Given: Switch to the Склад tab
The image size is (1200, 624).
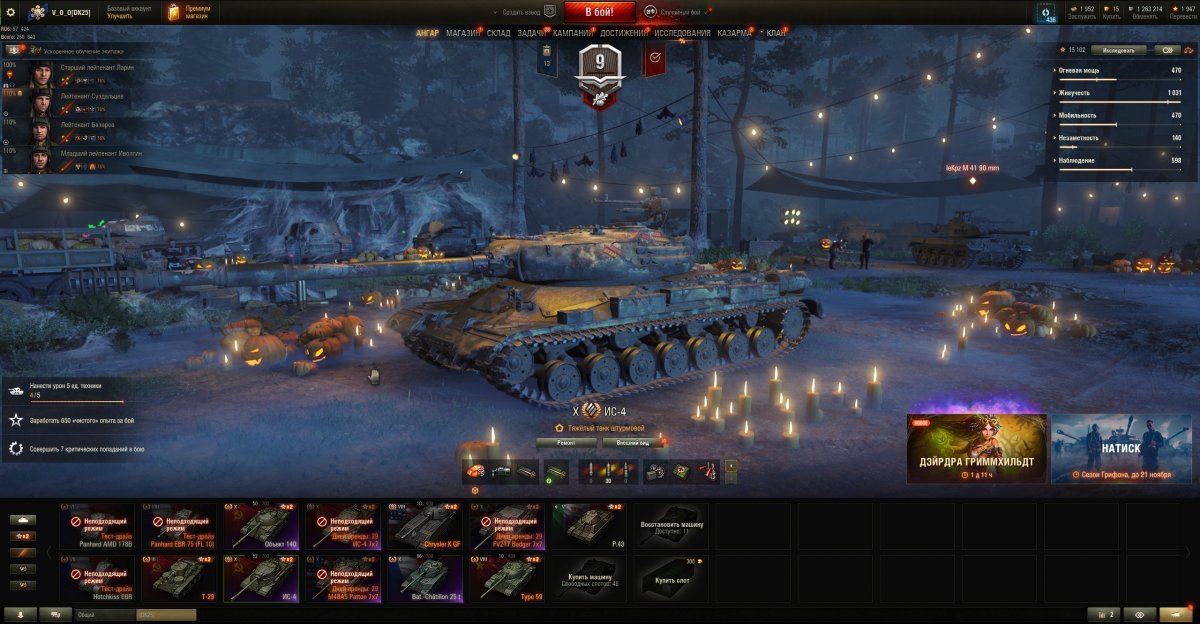Looking at the screenshot, I should pyautogui.click(x=499, y=33).
